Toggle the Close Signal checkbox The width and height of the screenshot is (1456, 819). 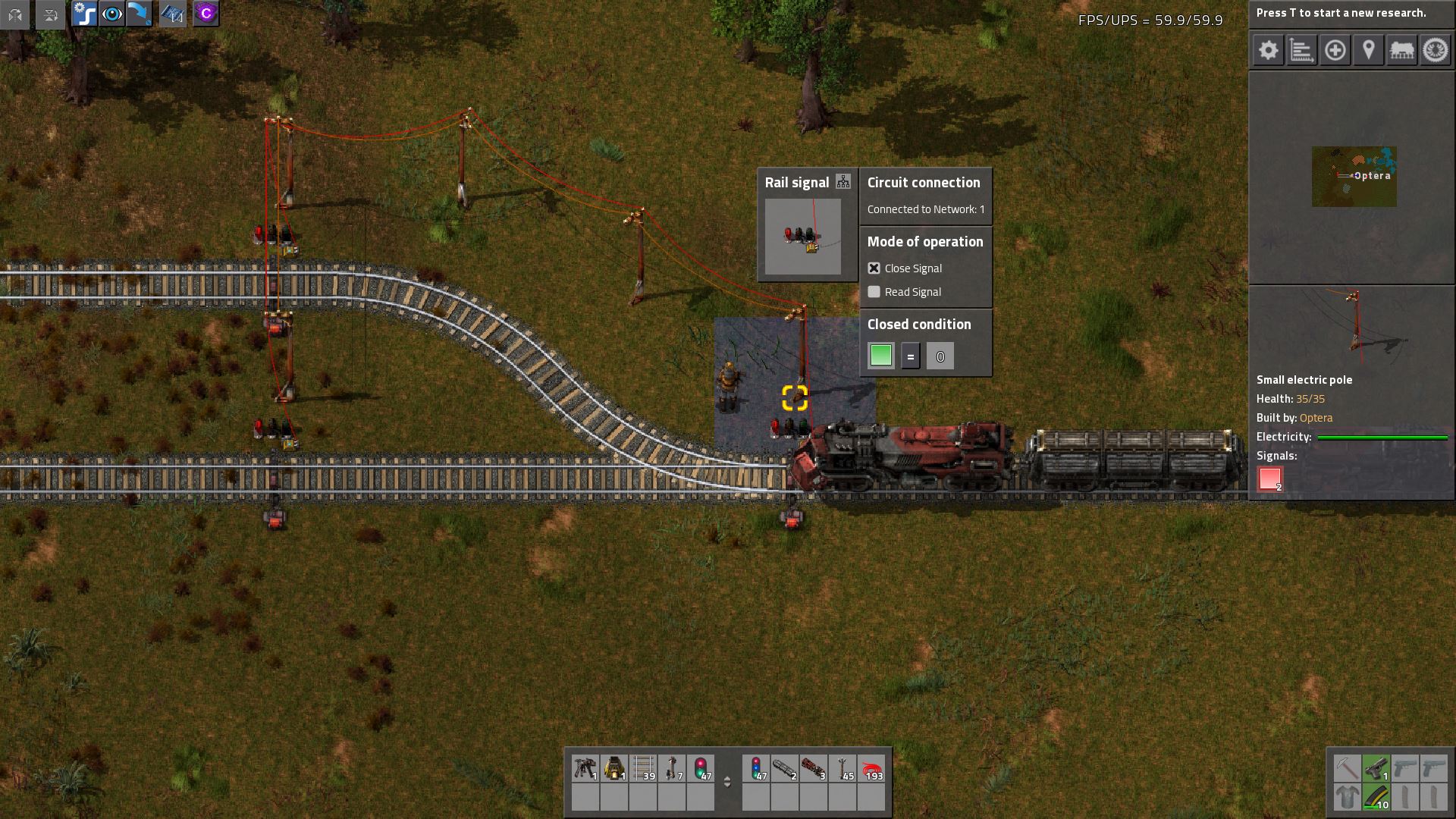tap(874, 268)
